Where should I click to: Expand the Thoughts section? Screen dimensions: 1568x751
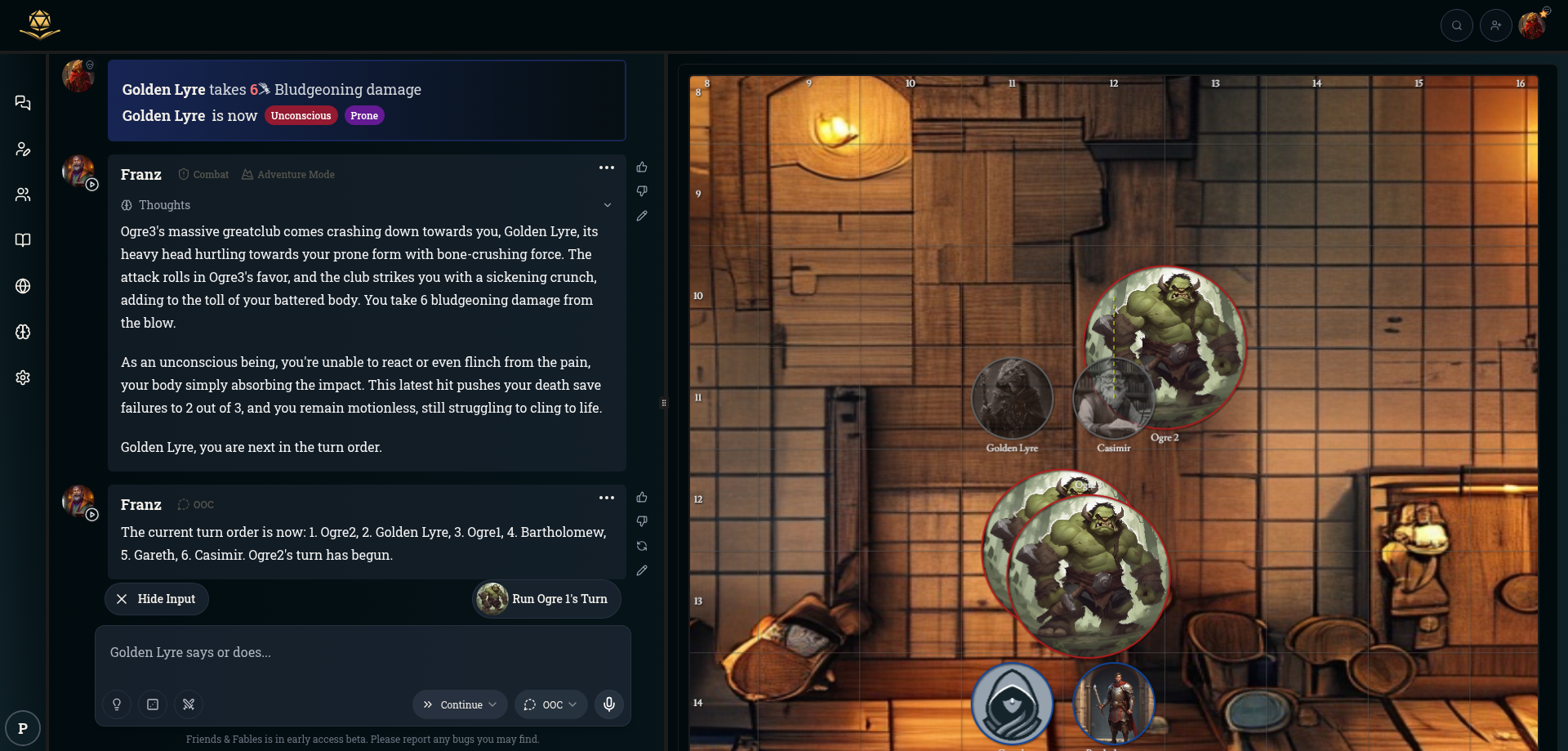[607, 205]
